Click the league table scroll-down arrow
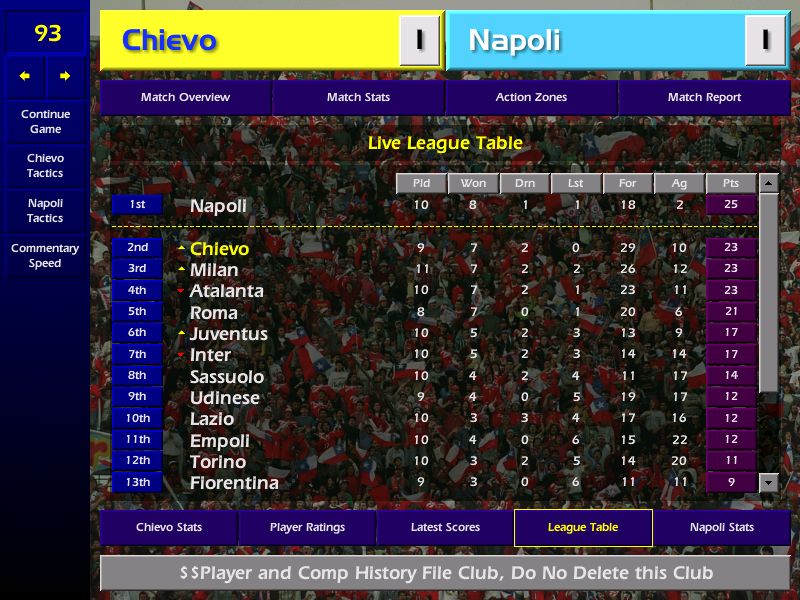 768,482
